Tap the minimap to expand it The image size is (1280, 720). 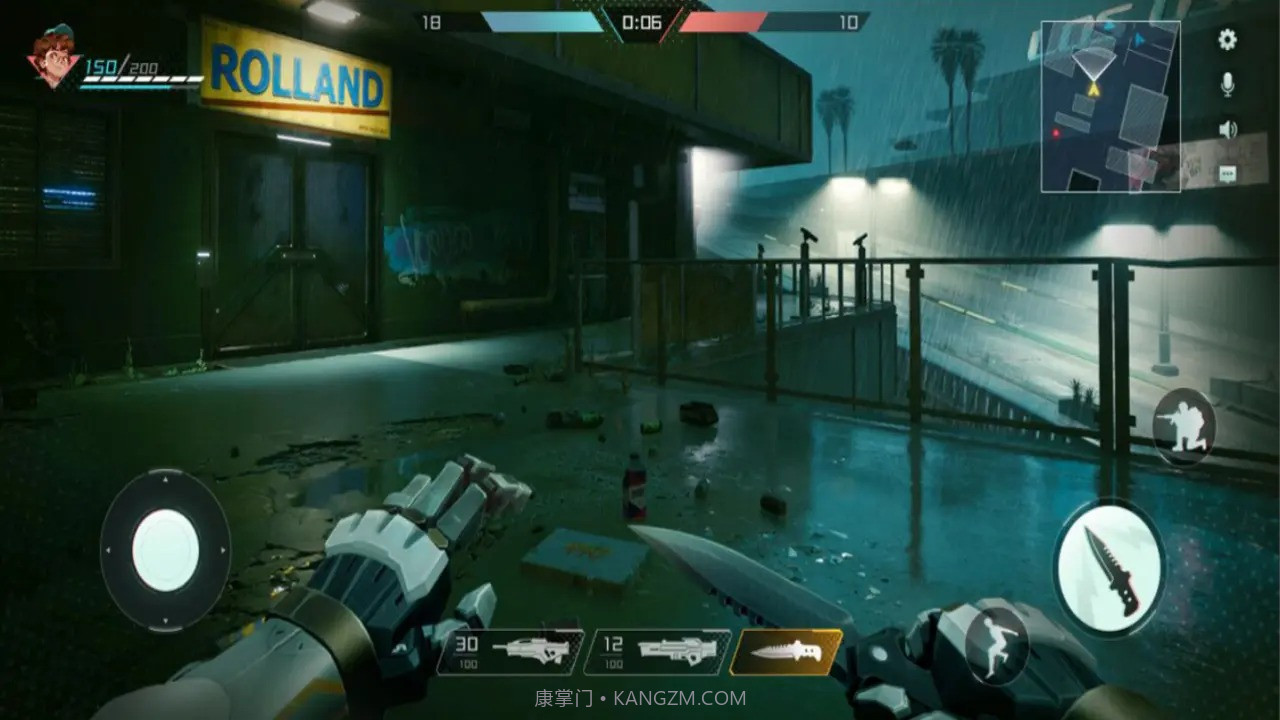pos(1110,107)
